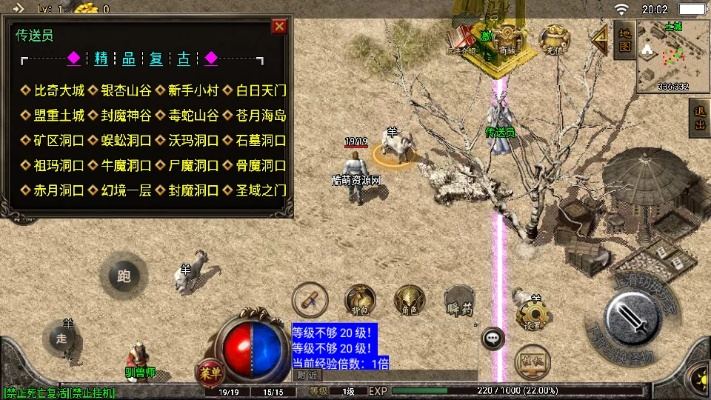Close the 传送员 teleport window
The height and width of the screenshot is (400, 711).
coord(279,26)
